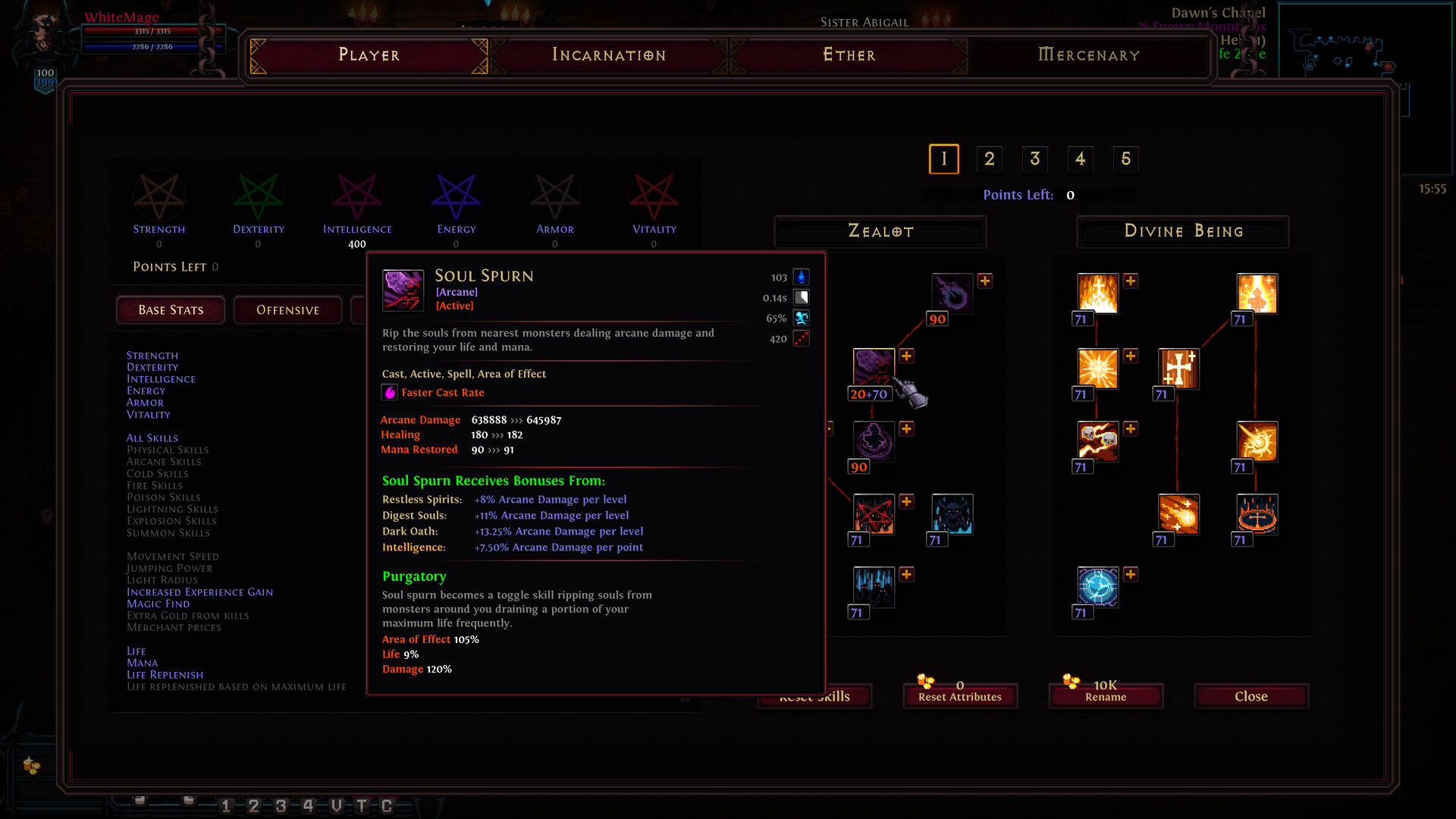
Task: Reset Attributes for the character
Action: coord(959,696)
